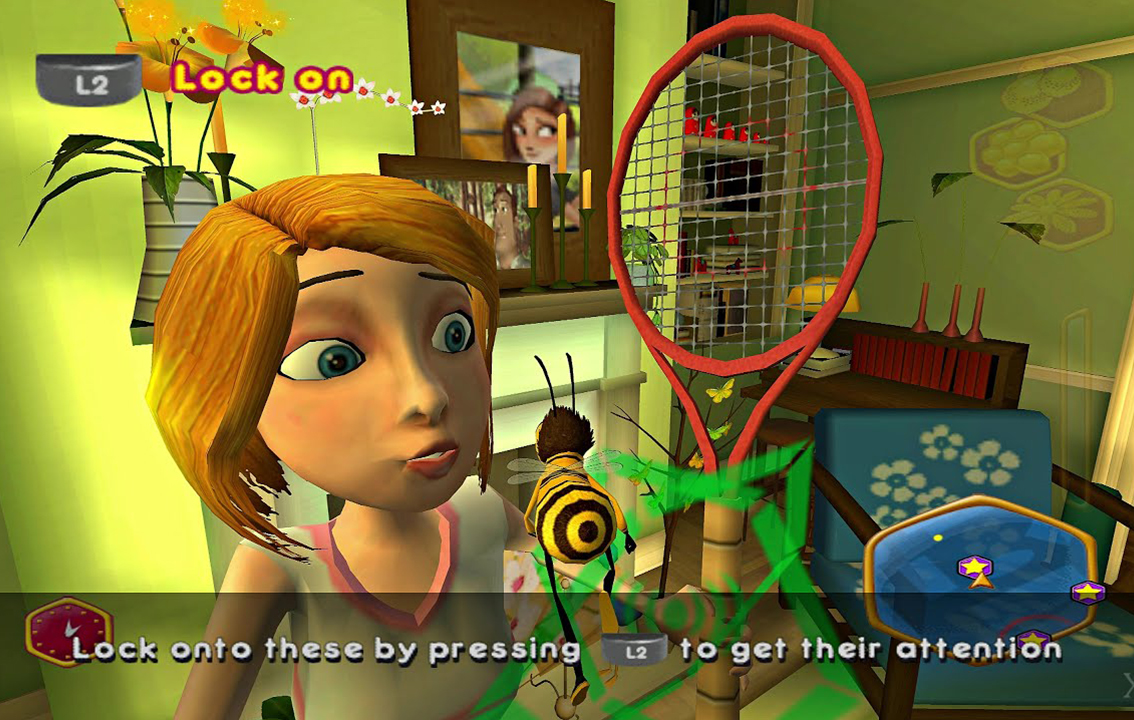
Task: Click the red hexagonal clock icon
Action: point(69,631)
